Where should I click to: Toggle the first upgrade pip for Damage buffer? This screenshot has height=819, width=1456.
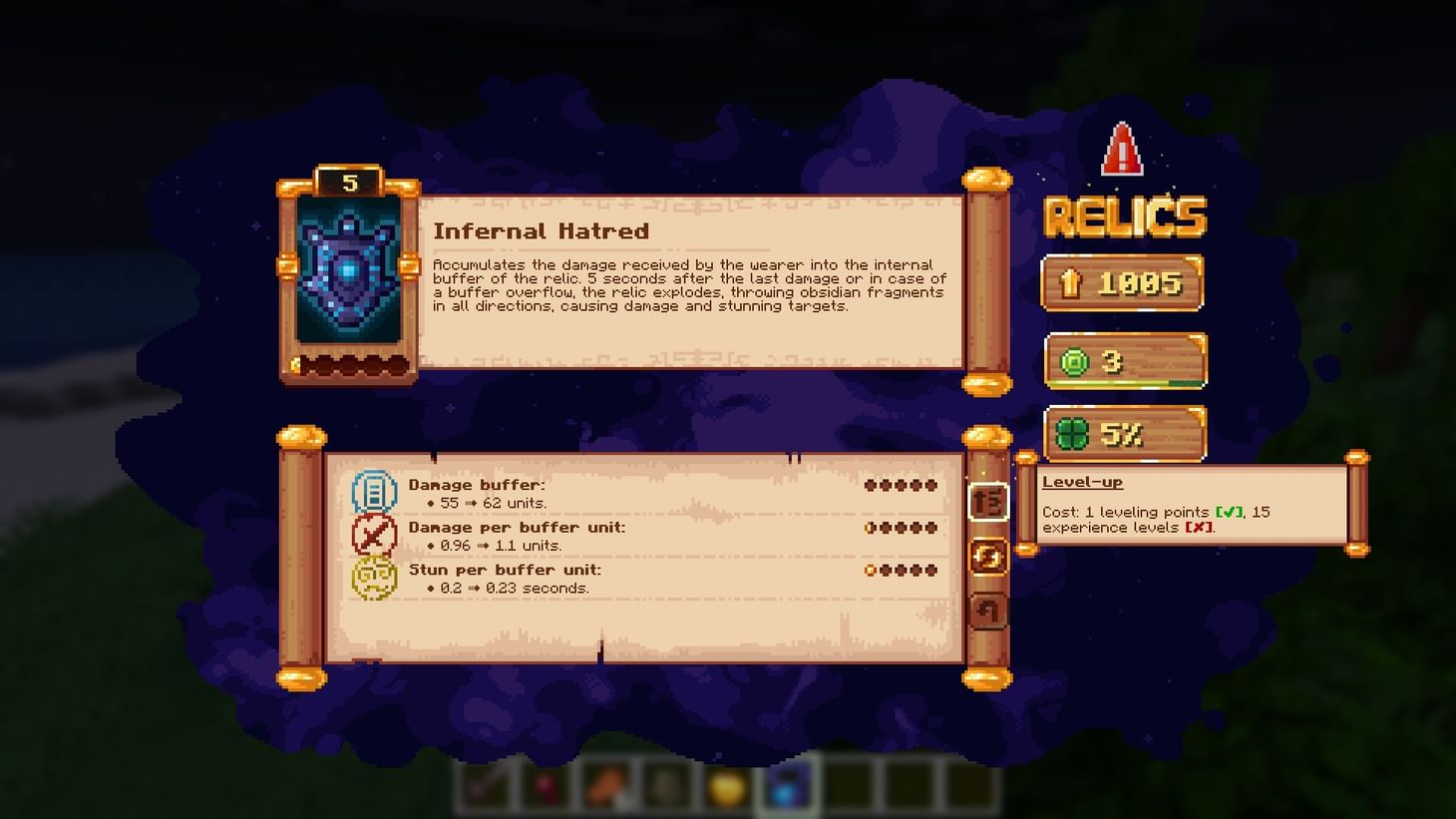coord(872,485)
